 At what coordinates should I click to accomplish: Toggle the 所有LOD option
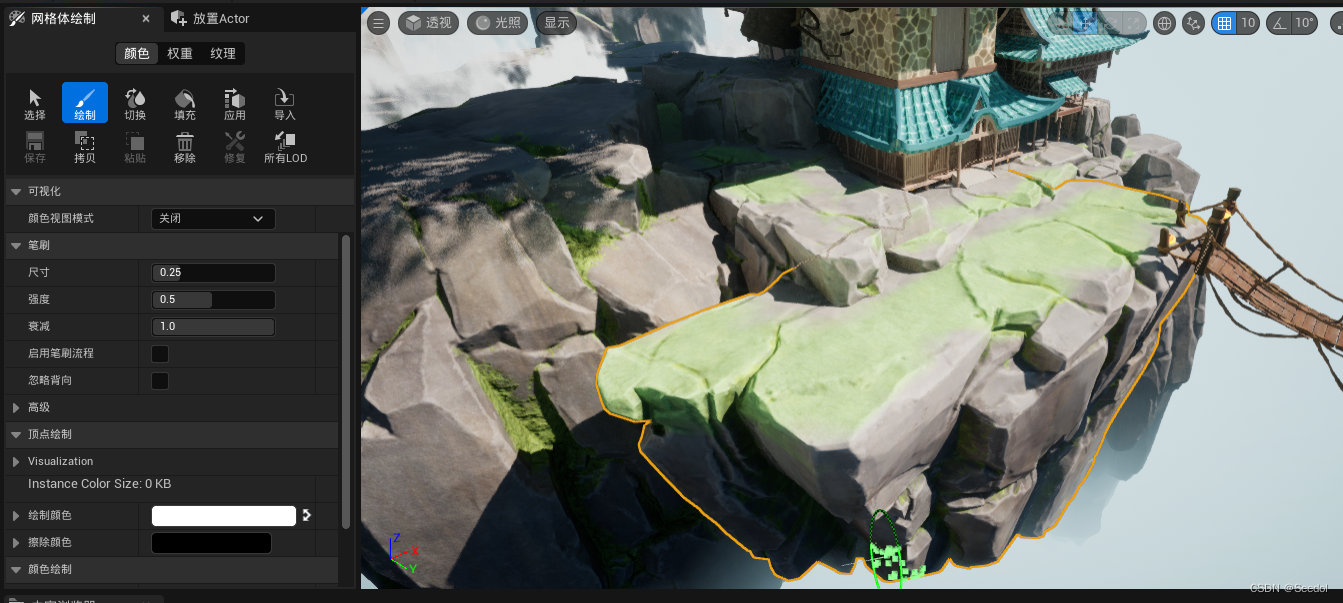[285, 147]
